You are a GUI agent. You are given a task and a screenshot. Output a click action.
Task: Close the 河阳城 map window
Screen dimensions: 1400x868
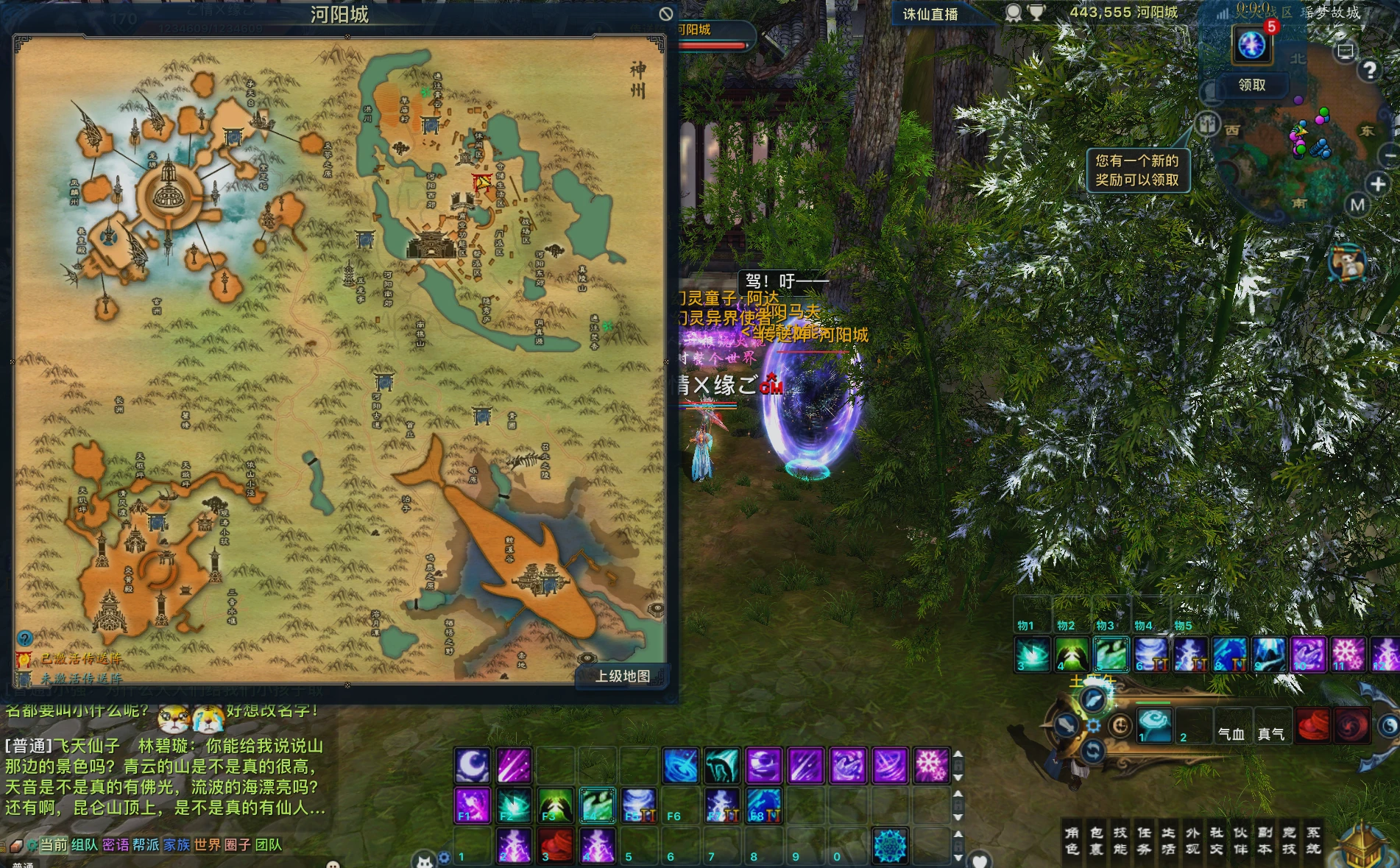[665, 14]
